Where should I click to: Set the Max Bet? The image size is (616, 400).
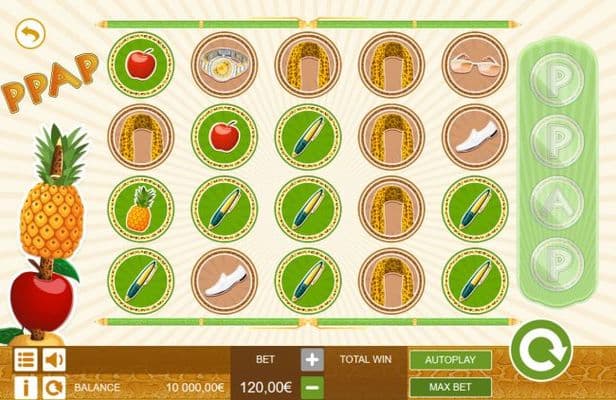pos(450,387)
